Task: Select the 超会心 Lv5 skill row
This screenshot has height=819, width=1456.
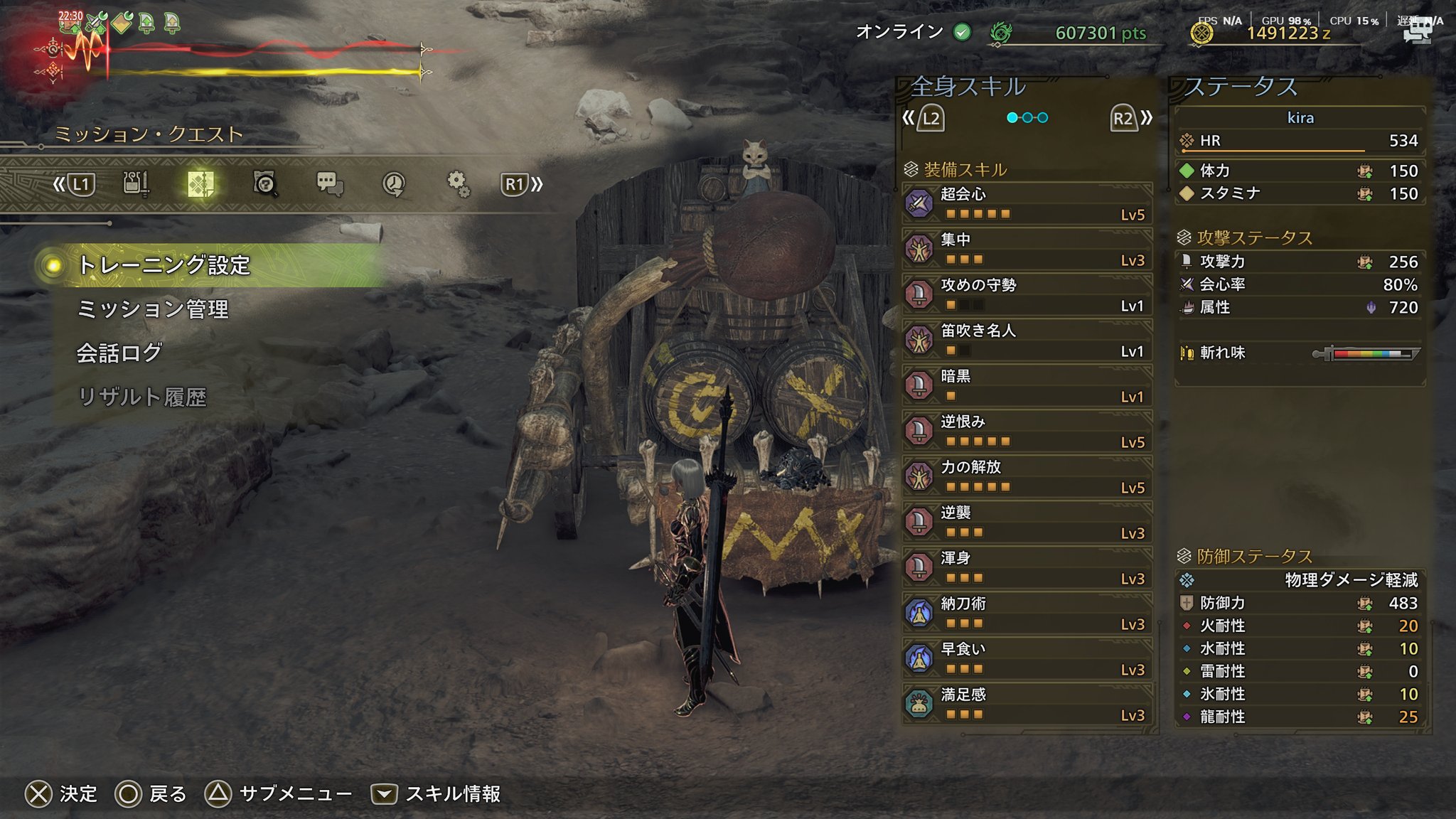Action: [1027, 204]
